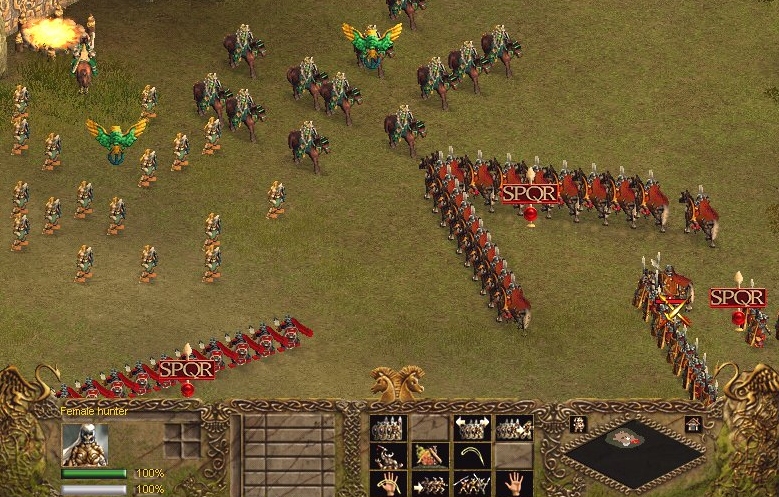Screen dimensions: 779x497
Task: Select the curved bow command icon
Action: (x=471, y=456)
